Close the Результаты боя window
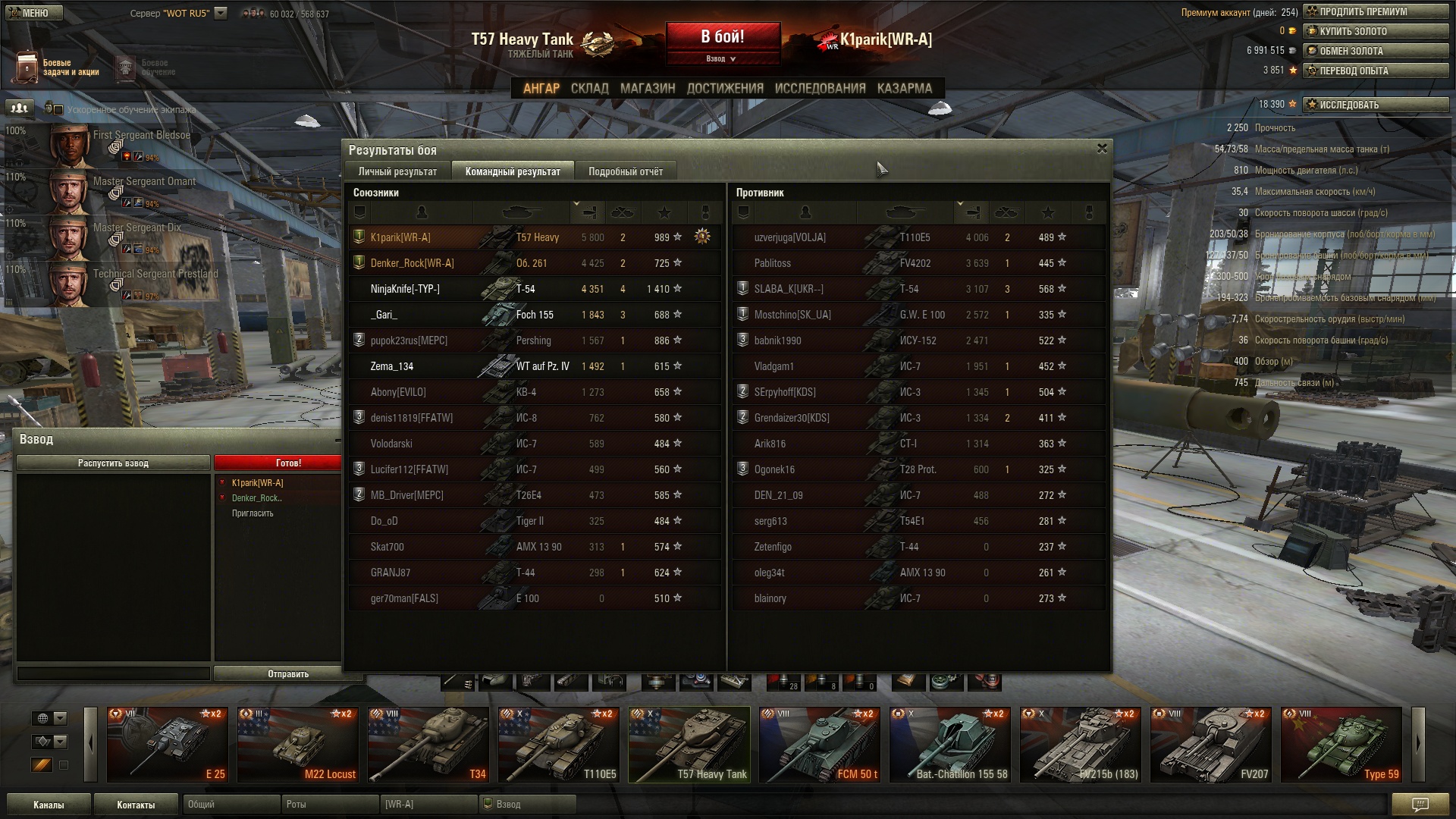This screenshot has height=819, width=1456. [x=1102, y=149]
